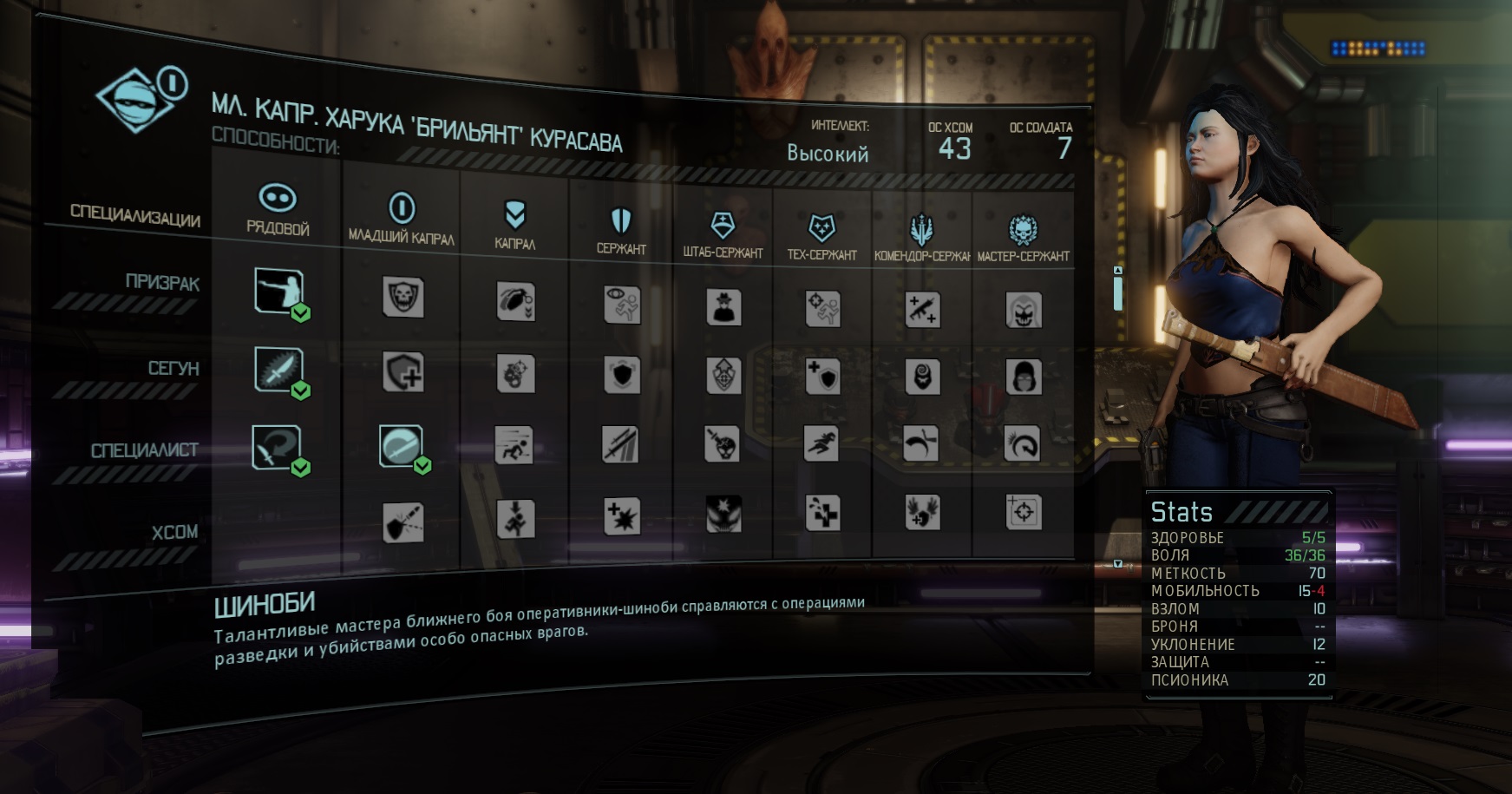The width and height of the screenshot is (1512, 794).
Task: Pick the sword-through-skull ability
Action: pyautogui.click(x=722, y=443)
